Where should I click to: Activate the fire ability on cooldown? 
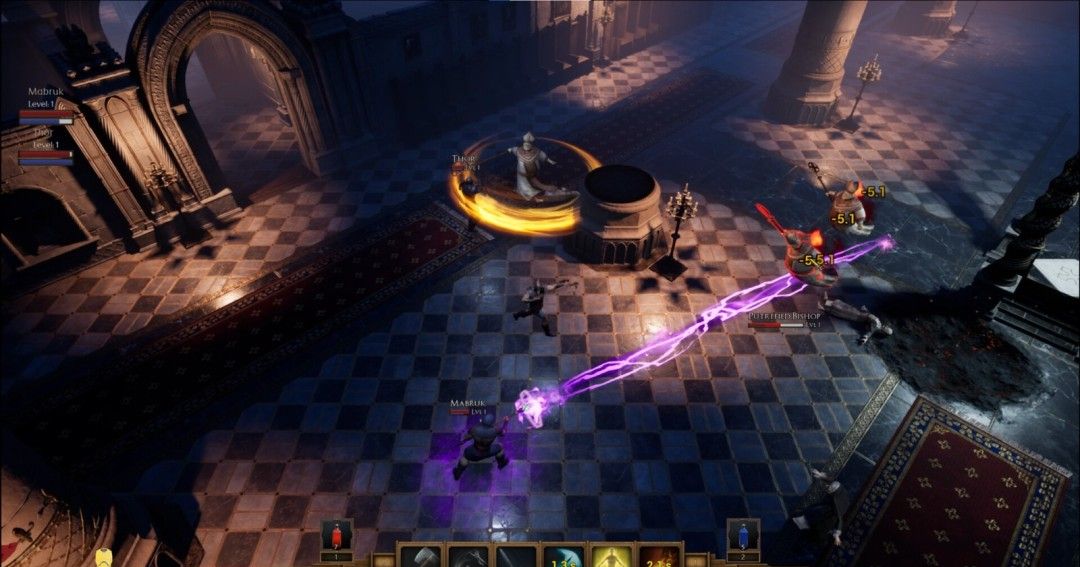pos(658,557)
